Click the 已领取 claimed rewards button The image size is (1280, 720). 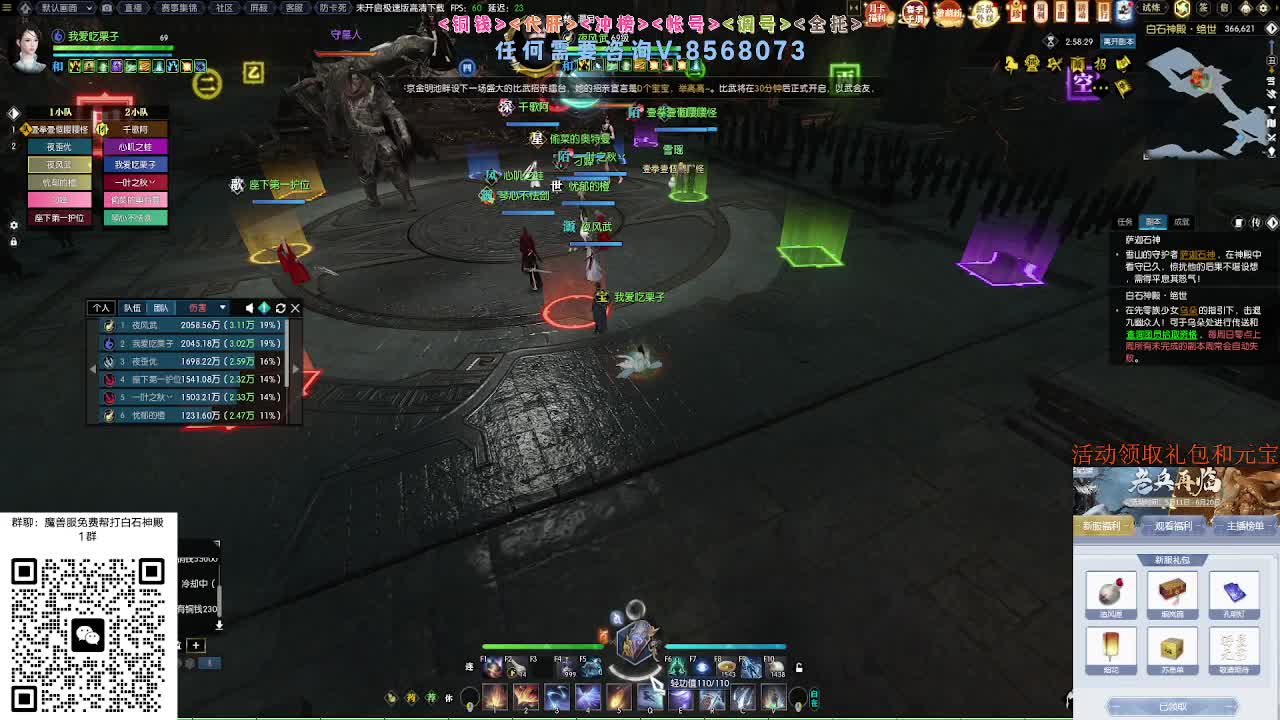[x=1174, y=704]
